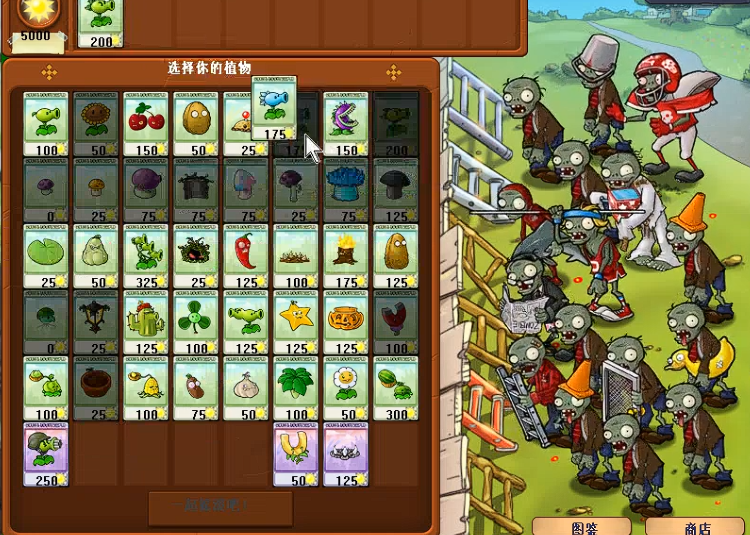This screenshot has width=750, height=535.
Task: Select the Lily Pad card
Action: pos(46,255)
